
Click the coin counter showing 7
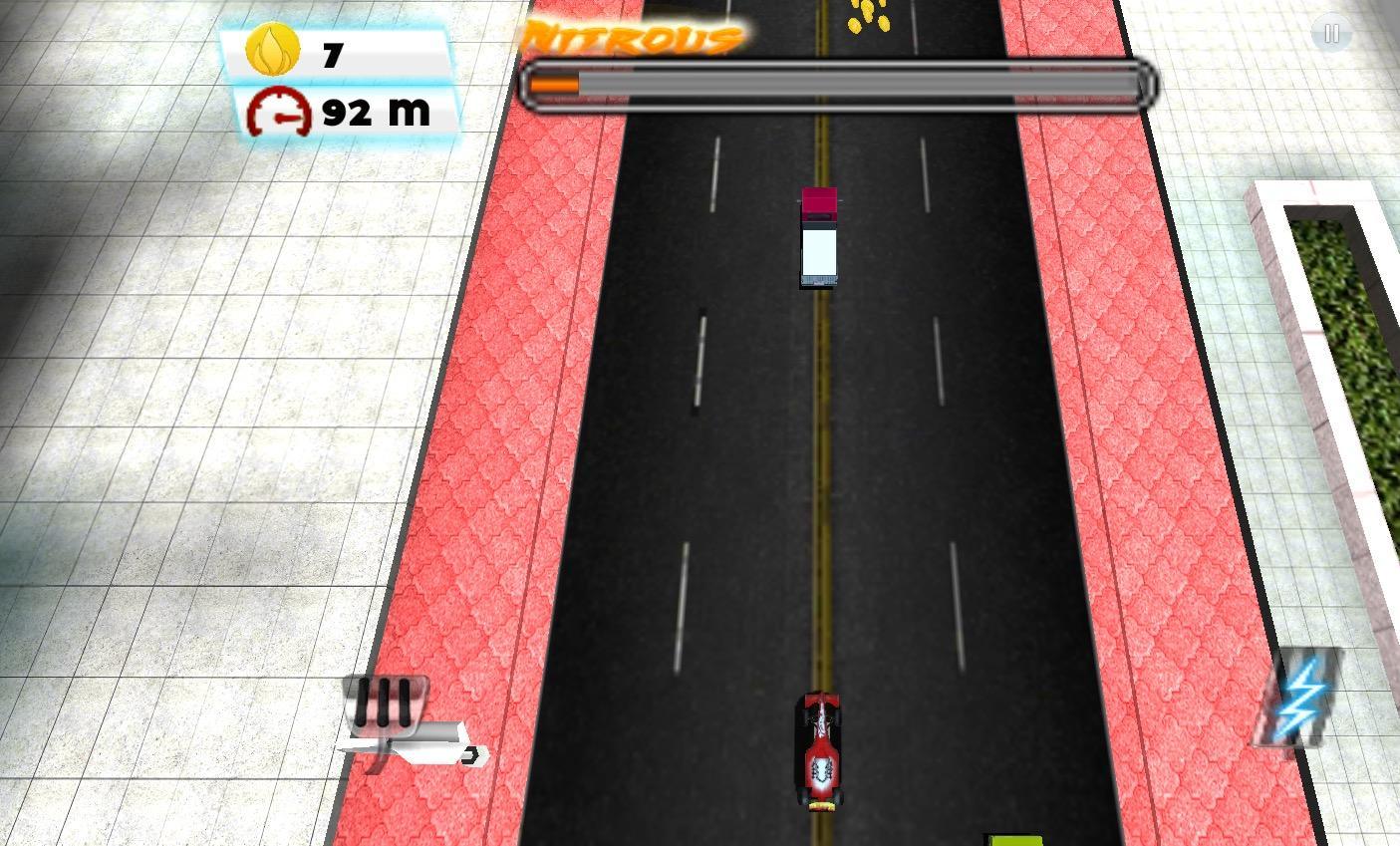332,52
